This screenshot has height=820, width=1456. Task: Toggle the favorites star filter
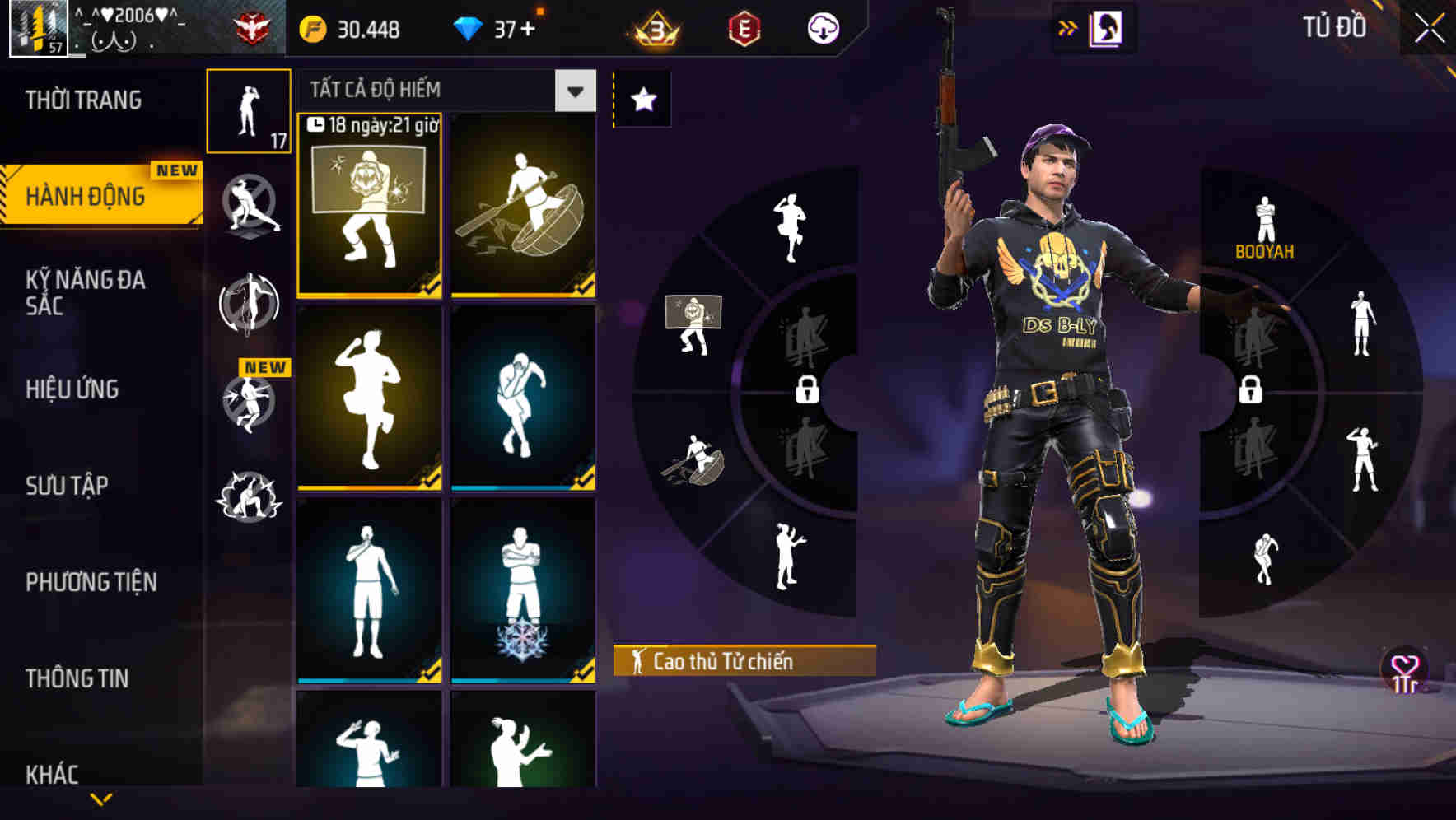[x=642, y=99]
